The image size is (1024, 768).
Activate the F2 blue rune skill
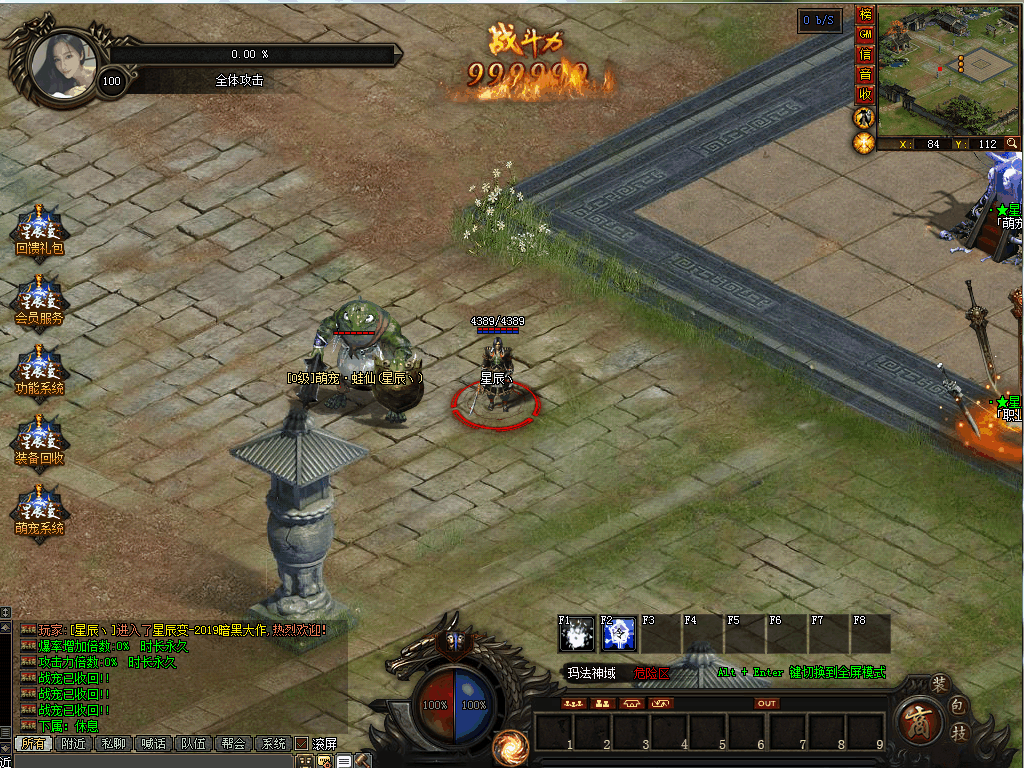(x=619, y=633)
